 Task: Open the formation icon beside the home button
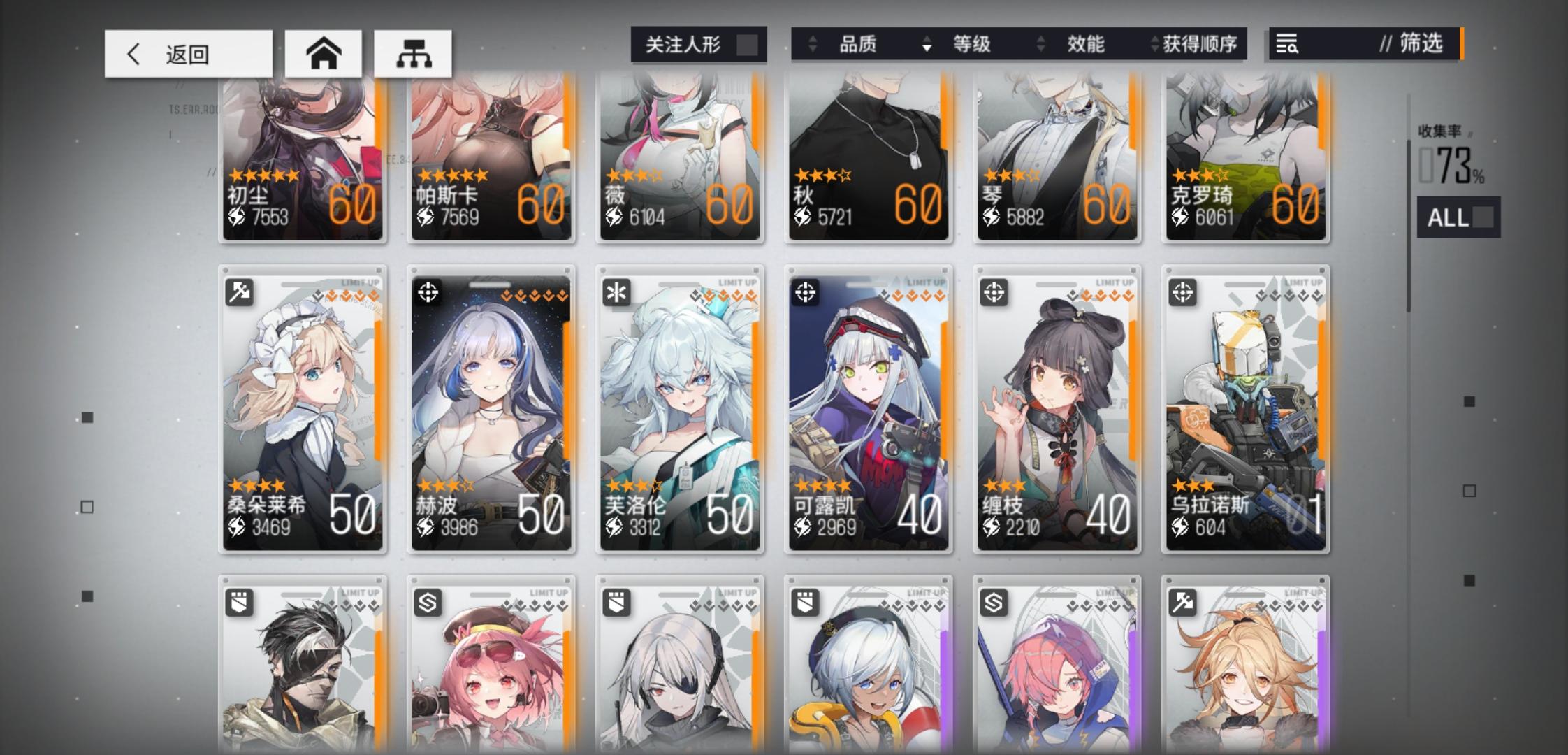pyautogui.click(x=412, y=52)
